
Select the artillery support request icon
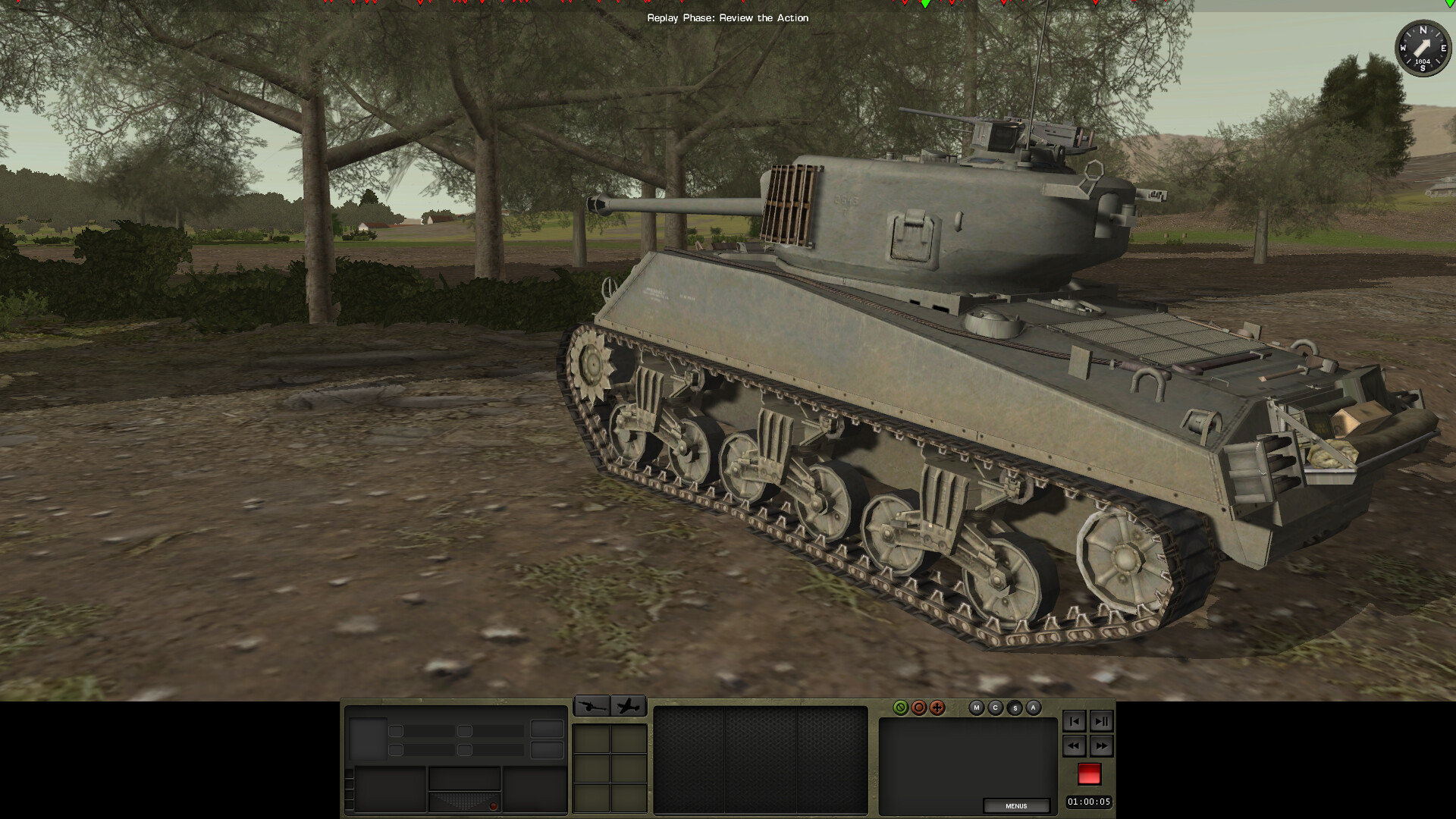(592, 707)
